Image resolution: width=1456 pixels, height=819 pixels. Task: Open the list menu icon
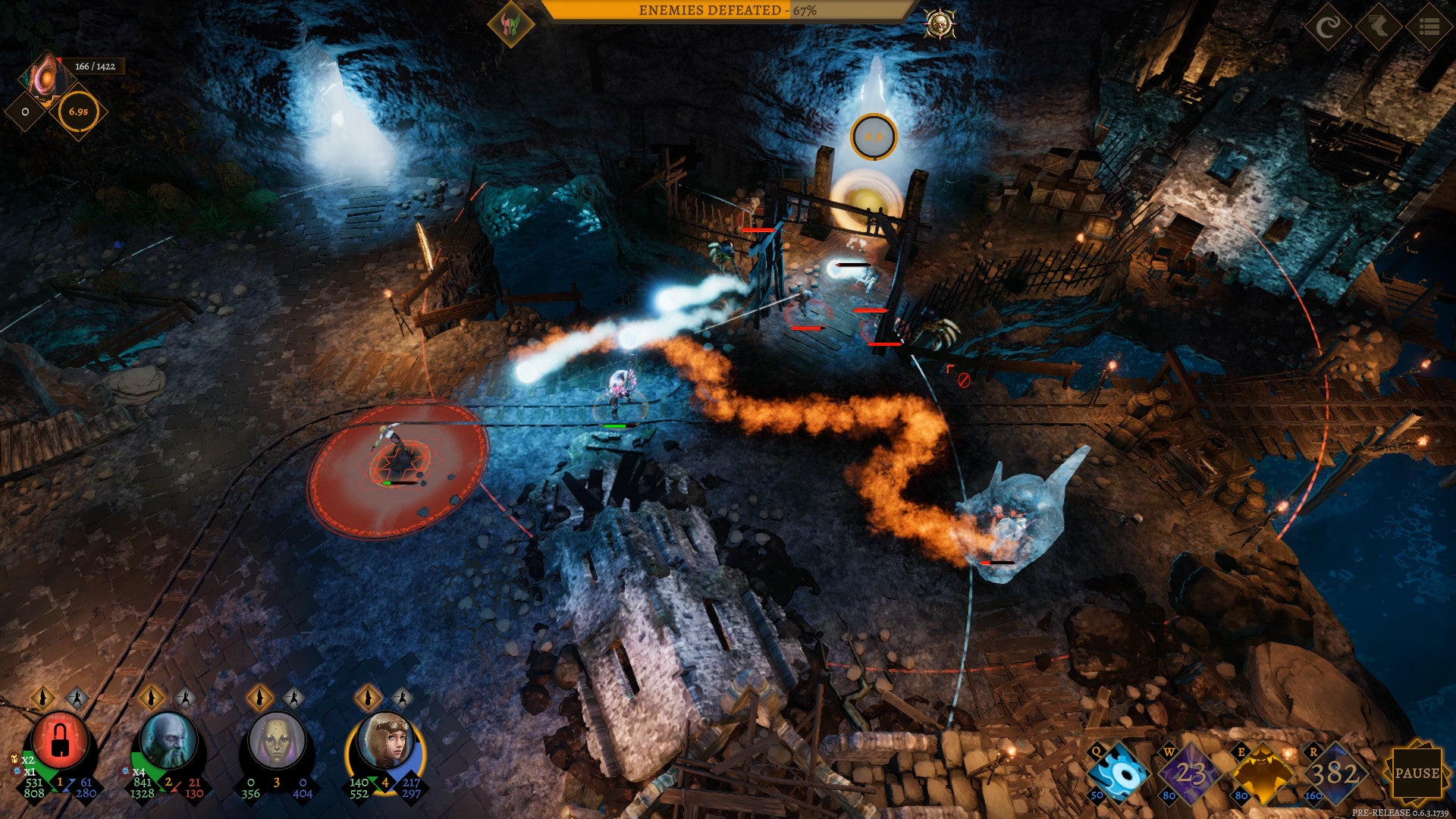click(x=1429, y=27)
